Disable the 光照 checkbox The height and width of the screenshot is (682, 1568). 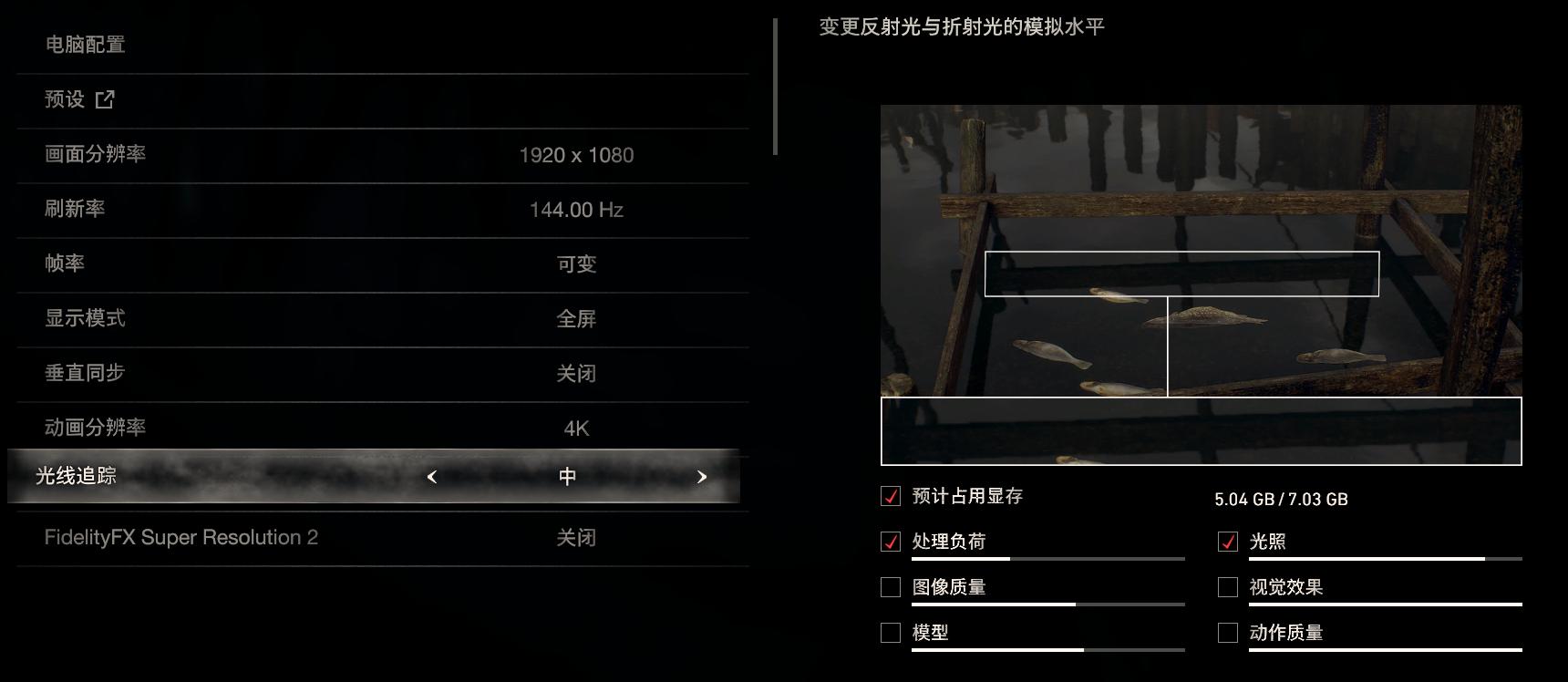coord(1230,542)
